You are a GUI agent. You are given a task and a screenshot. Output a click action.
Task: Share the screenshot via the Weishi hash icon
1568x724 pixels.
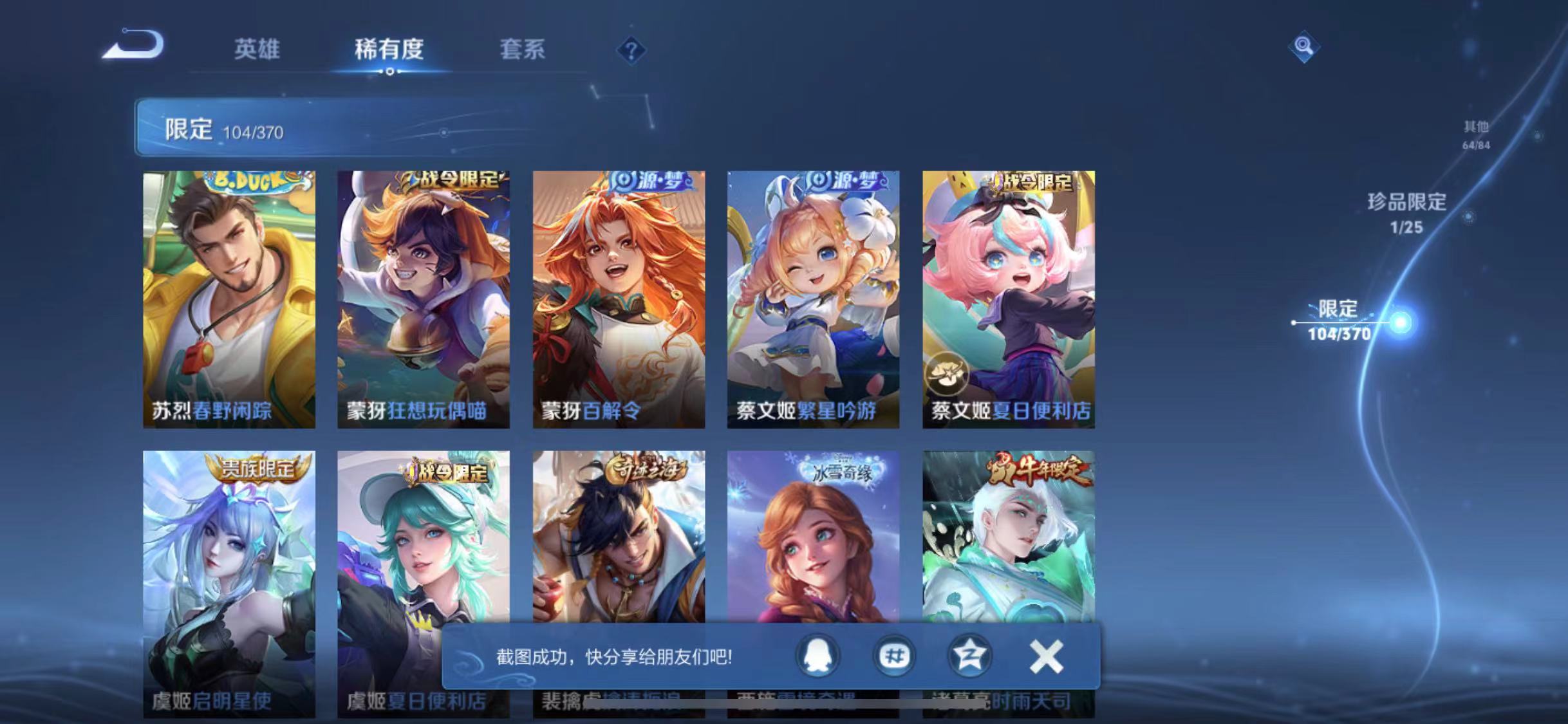point(893,655)
